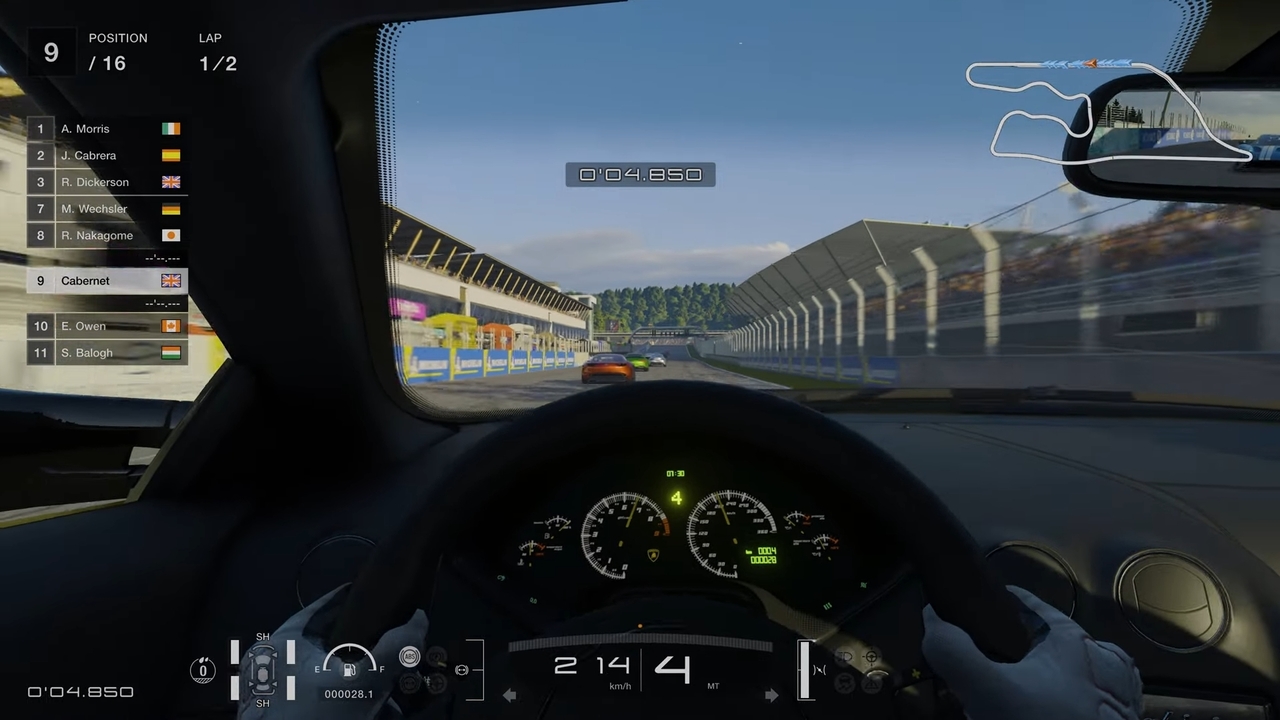Expand the hidden positions between 3 and 7
1280x720 pixels.
tap(107, 195)
